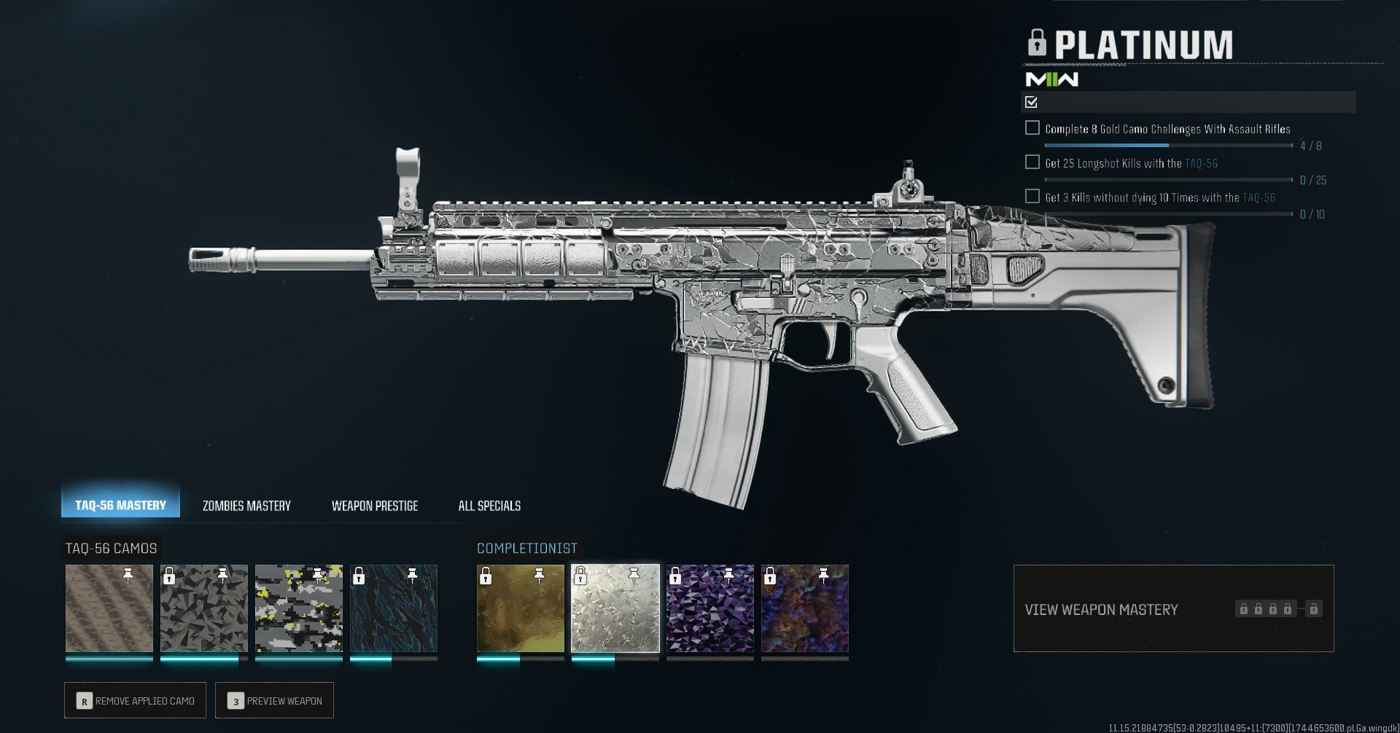Screen dimensions: 1400x733
Task: Select the dark teal locked camo
Action: [393, 608]
